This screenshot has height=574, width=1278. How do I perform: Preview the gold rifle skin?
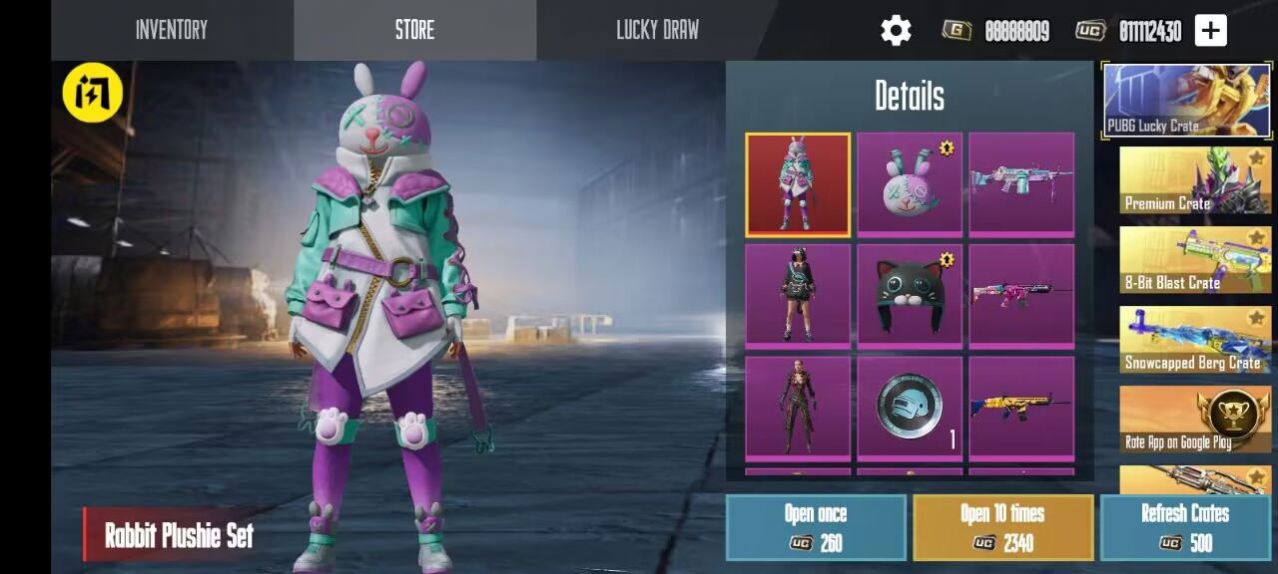(1021, 408)
